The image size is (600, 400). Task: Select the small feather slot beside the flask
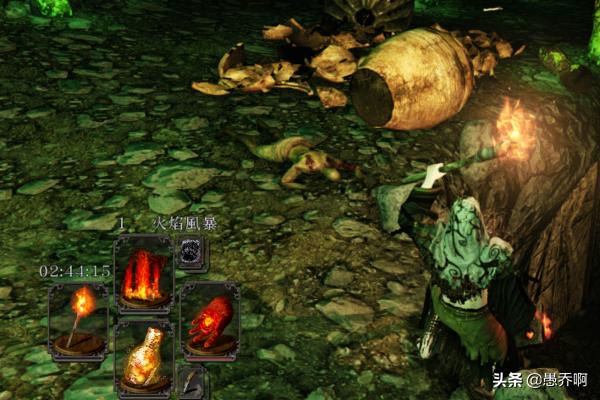coord(190,380)
